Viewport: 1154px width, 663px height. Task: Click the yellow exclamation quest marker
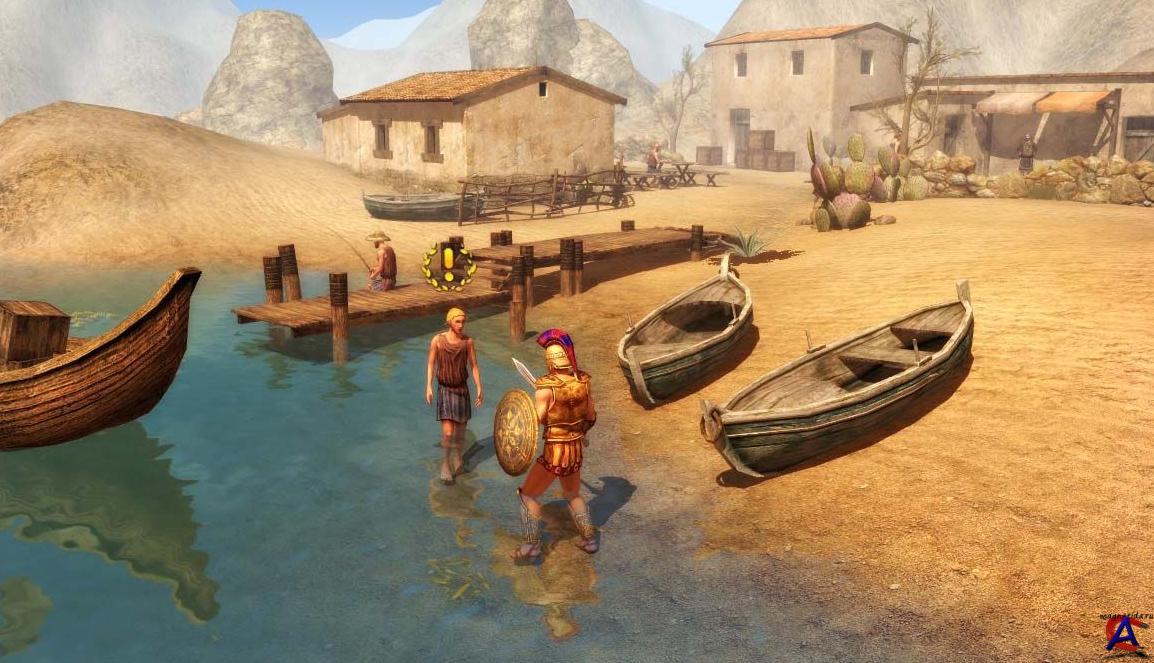point(448,266)
